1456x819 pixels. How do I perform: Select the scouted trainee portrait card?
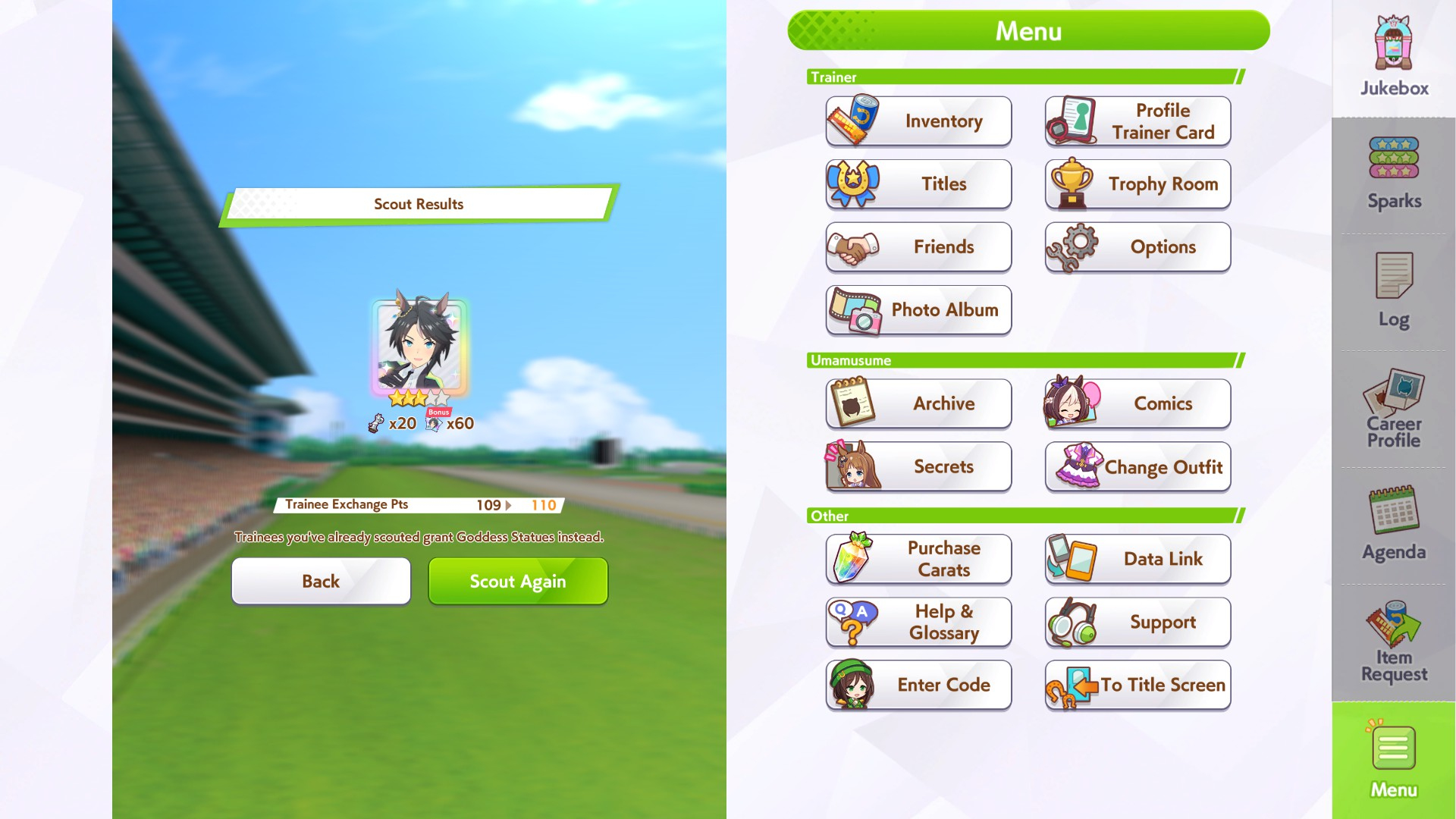420,348
